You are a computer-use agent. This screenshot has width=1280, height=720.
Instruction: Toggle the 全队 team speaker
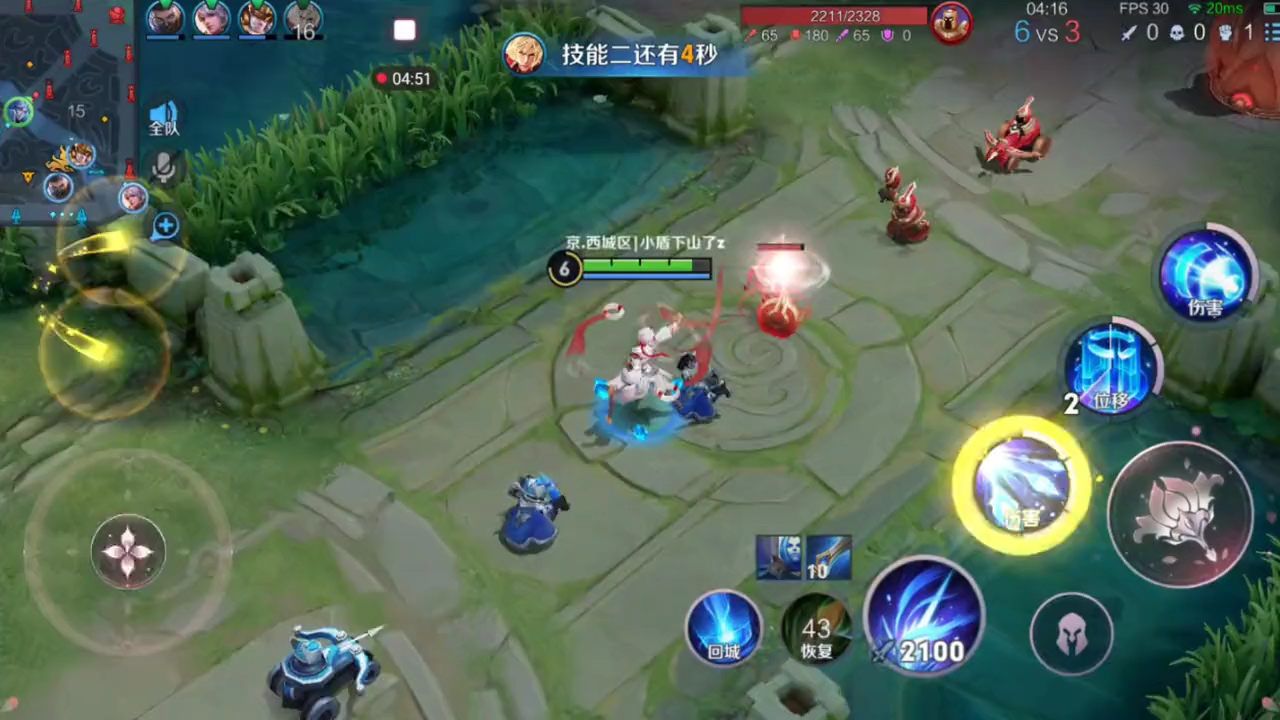(163, 118)
